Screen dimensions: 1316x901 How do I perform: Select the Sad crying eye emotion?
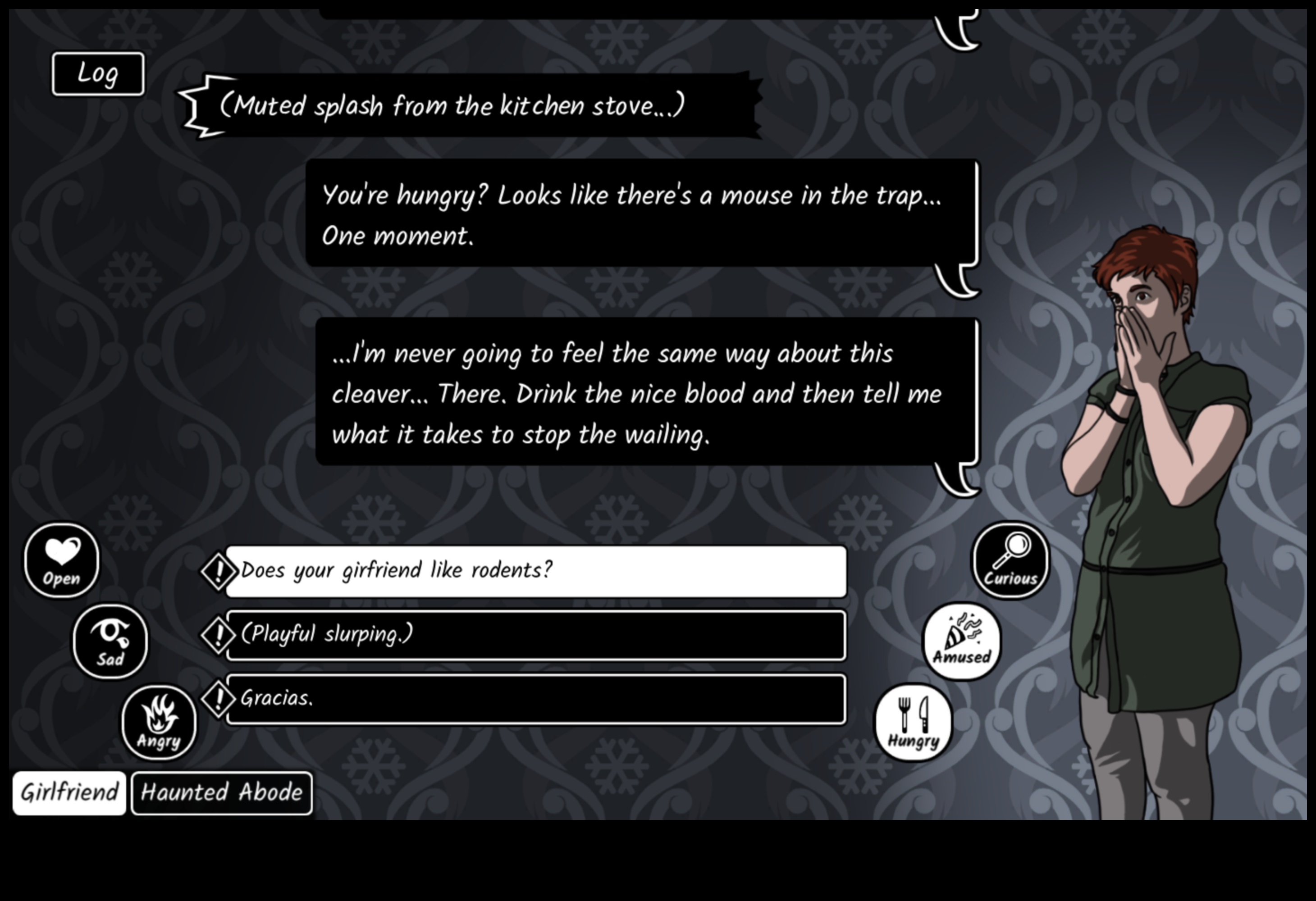pos(110,641)
